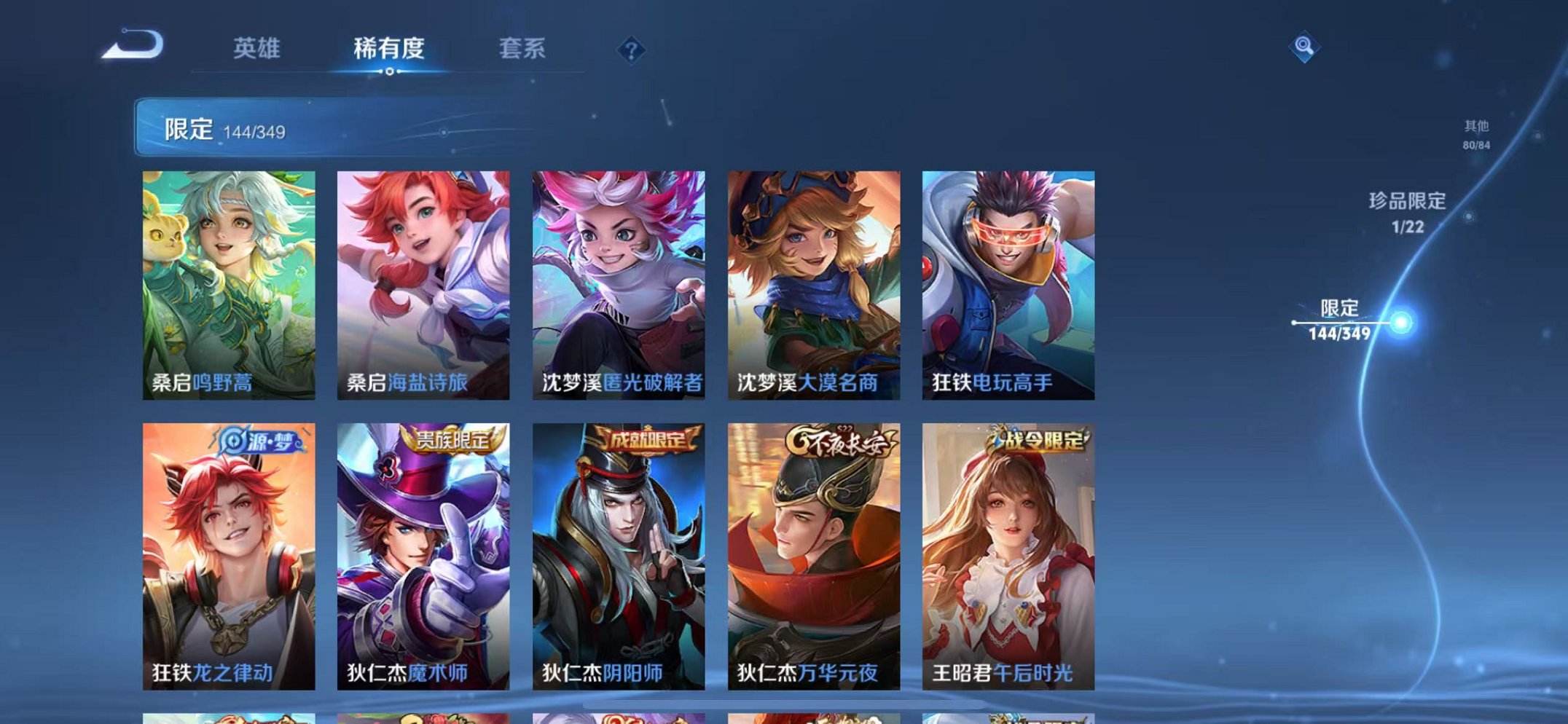Click 其他 80/84 on the right timeline
This screenshot has width=1568, height=724.
point(1474,135)
